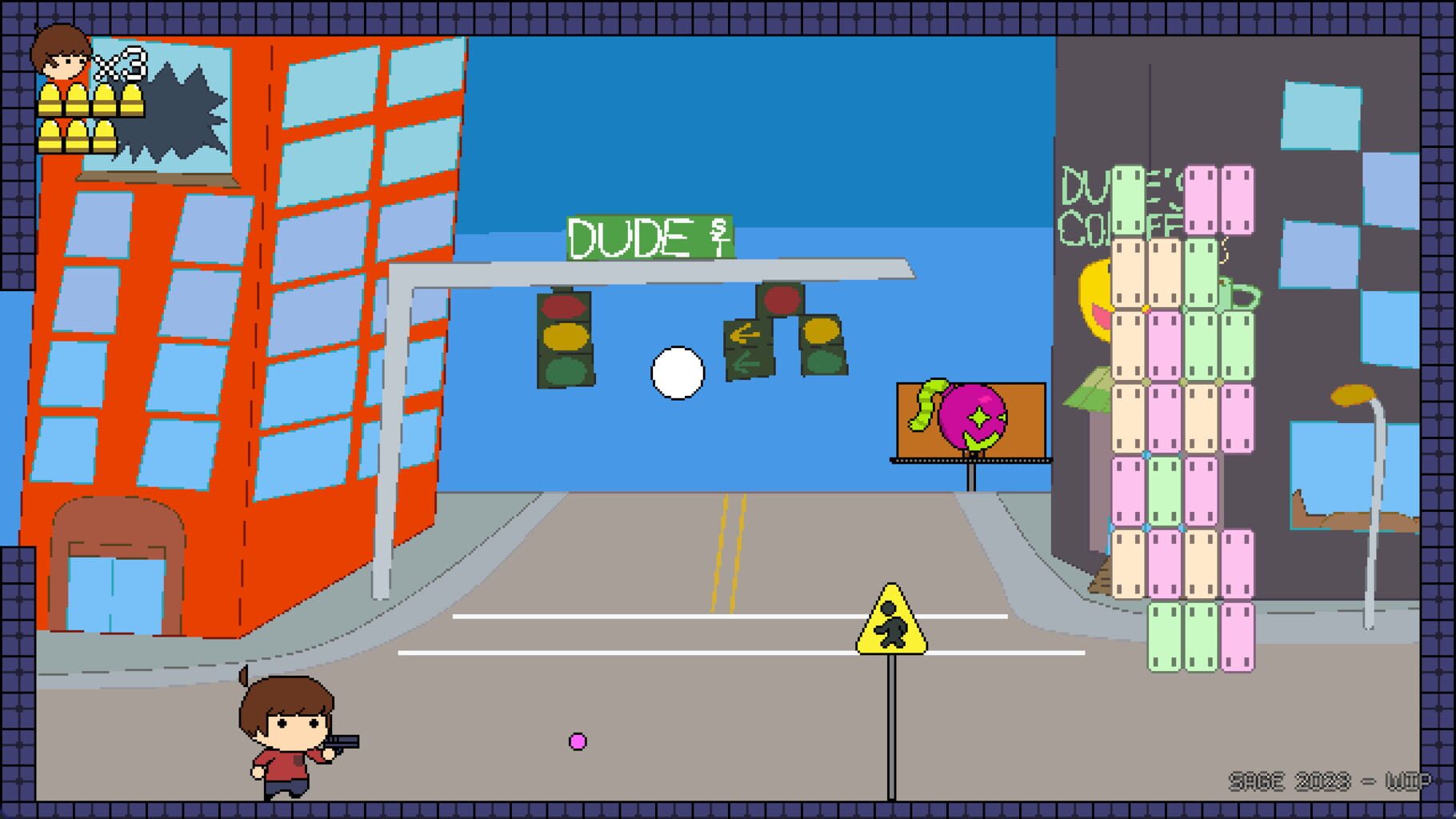Click the pink projectile ball on the road
Screen dimensions: 1456x819
[x=578, y=743]
